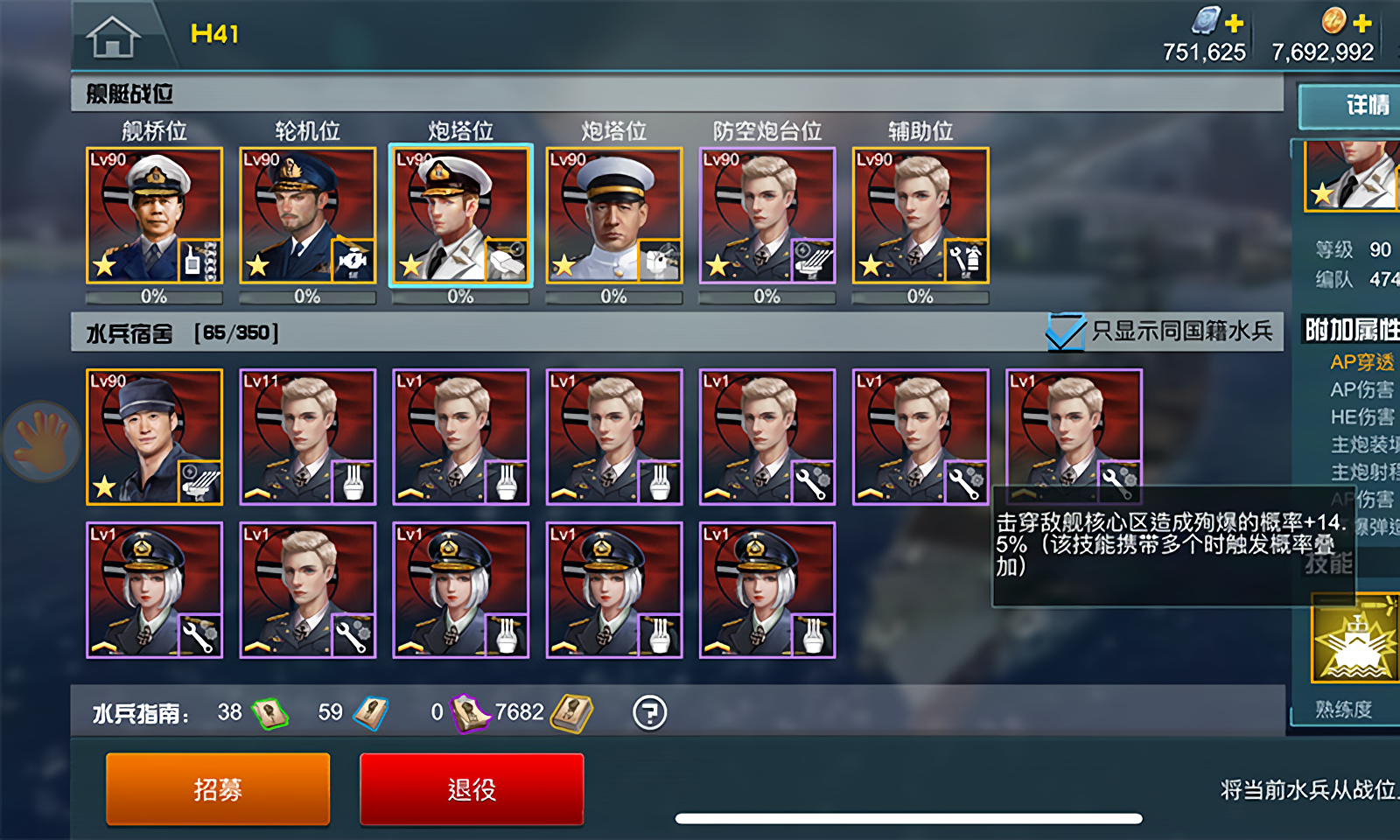Select the 轮机位 engine crew slot
Screen dimensions: 1400x840
click(x=307, y=215)
